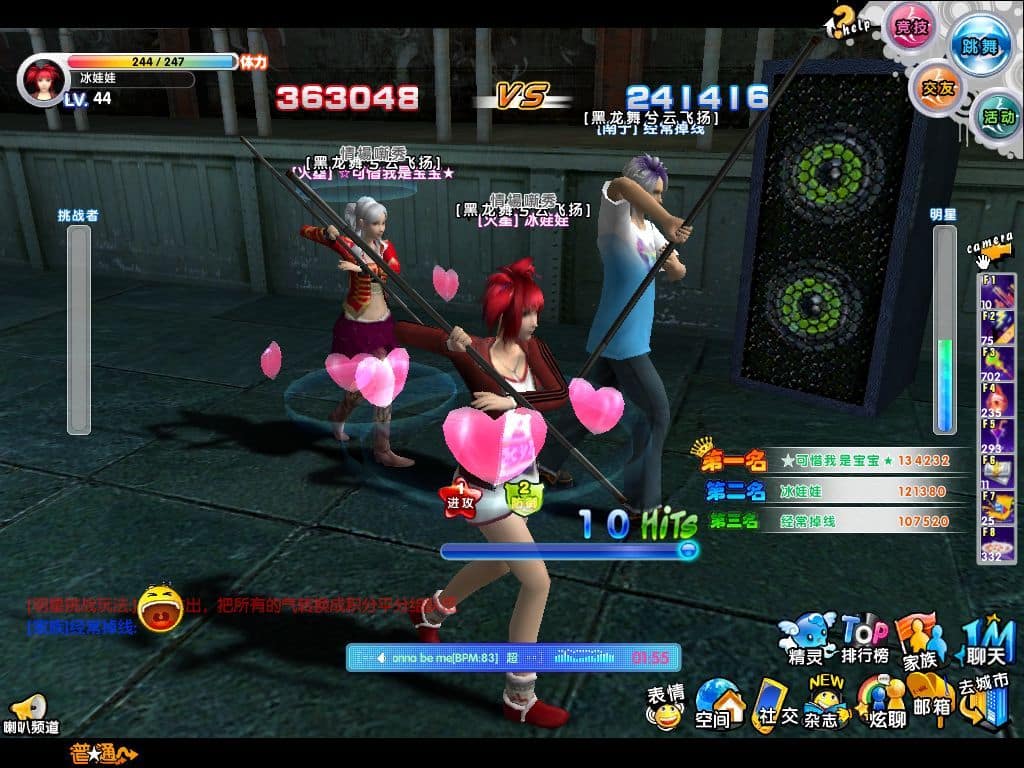1024x768 pixels.
Task: Open the orange 交友 friends bubble
Action: pyautogui.click(x=935, y=87)
